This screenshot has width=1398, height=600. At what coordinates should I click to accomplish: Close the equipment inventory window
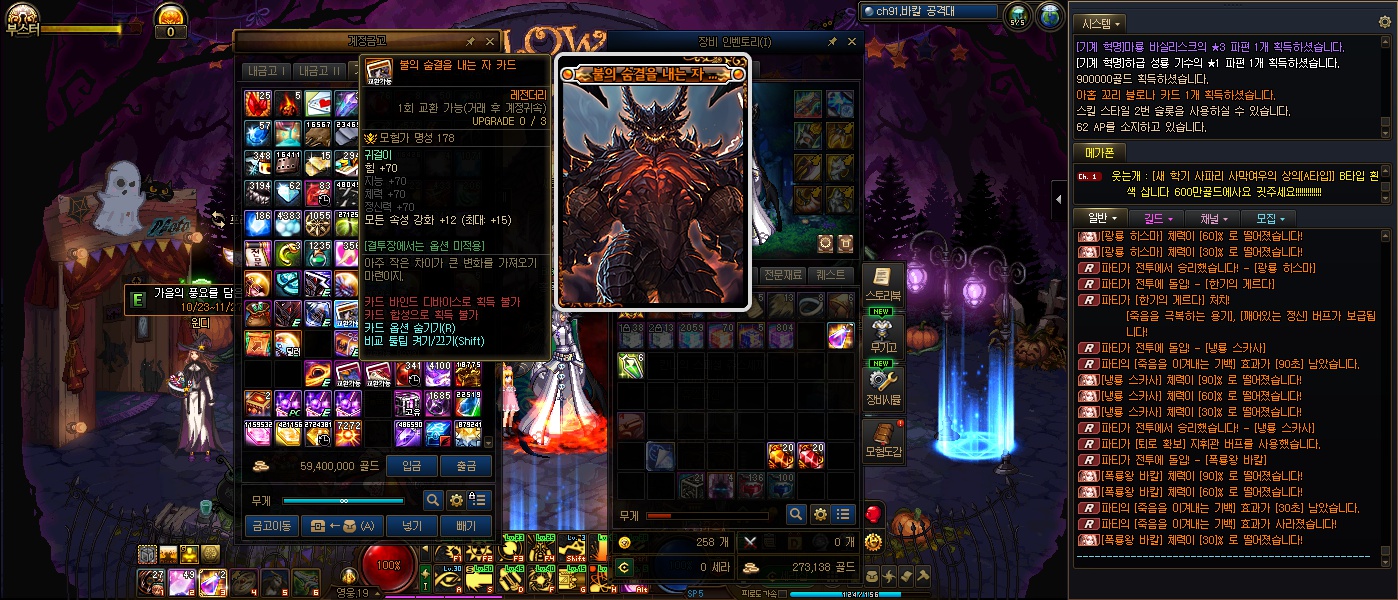[852, 42]
